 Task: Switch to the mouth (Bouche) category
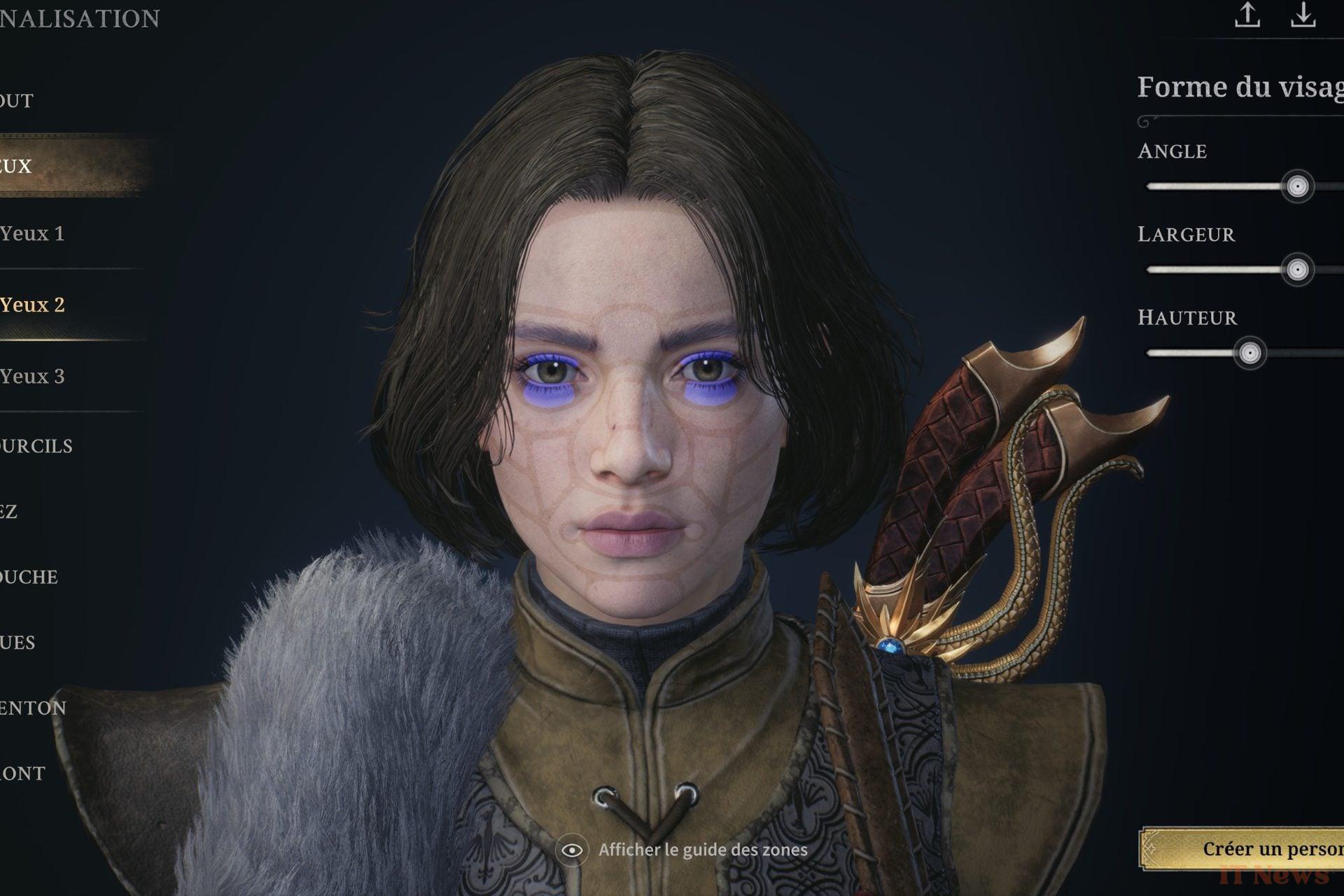point(29,577)
